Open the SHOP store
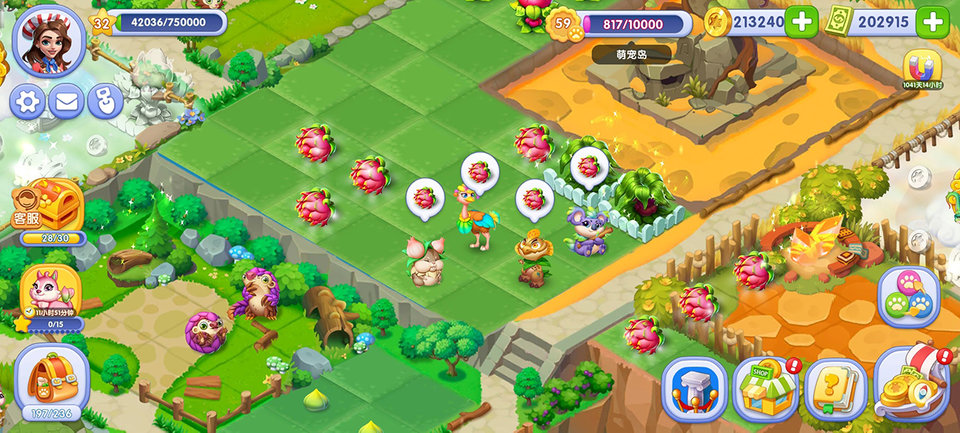Image resolution: width=960 pixels, height=433 pixels. click(x=765, y=388)
